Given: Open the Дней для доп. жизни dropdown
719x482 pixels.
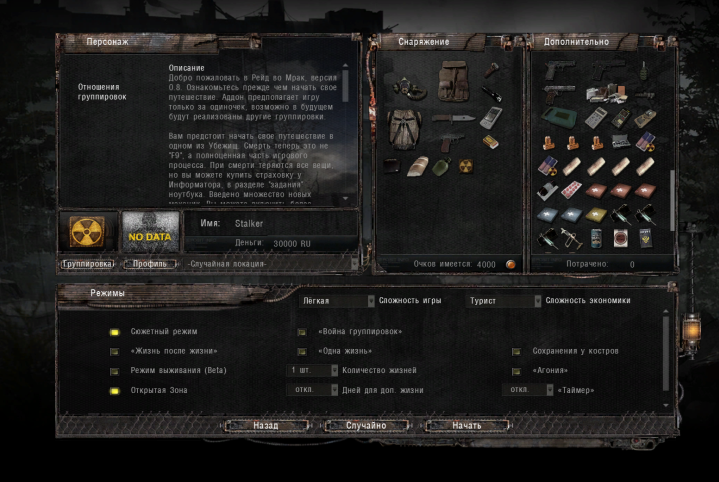Looking at the screenshot, I should (x=311, y=390).
